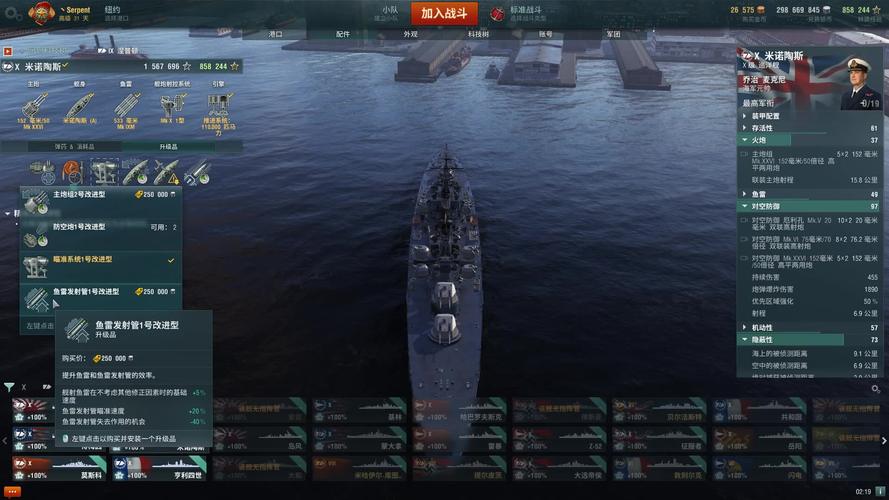Image resolution: width=889 pixels, height=500 pixels.
Task: Select 防空炮1号改进型 upgrade
Action: tap(98, 232)
